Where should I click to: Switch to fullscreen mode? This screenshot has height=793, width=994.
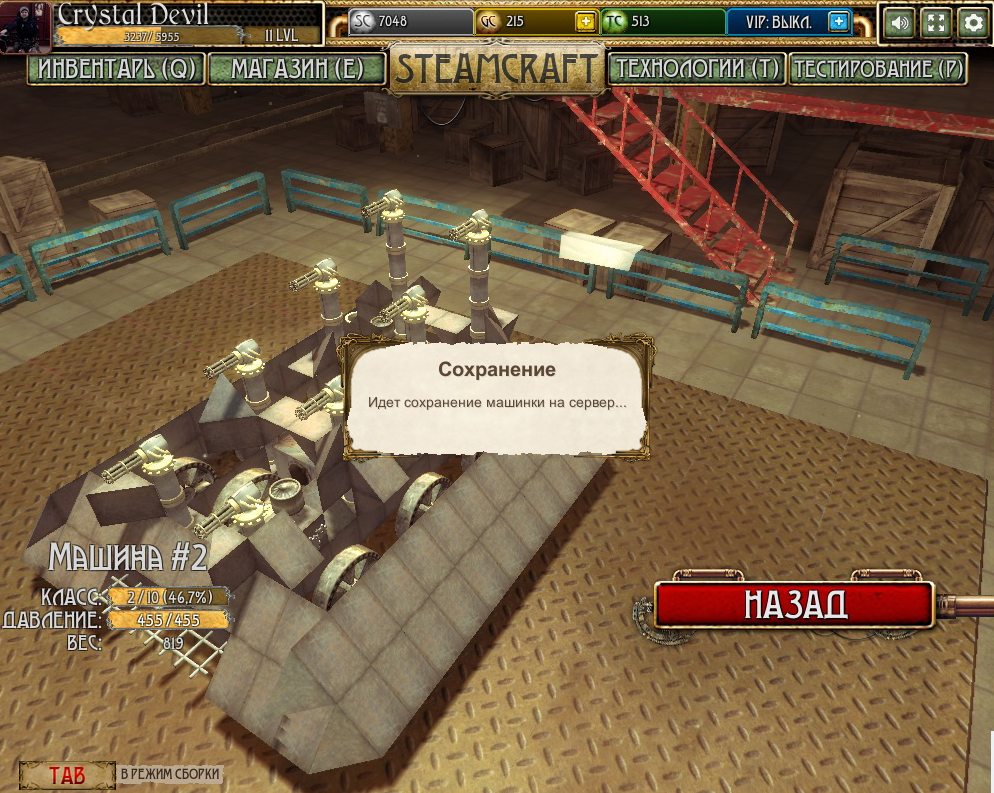tap(936, 23)
